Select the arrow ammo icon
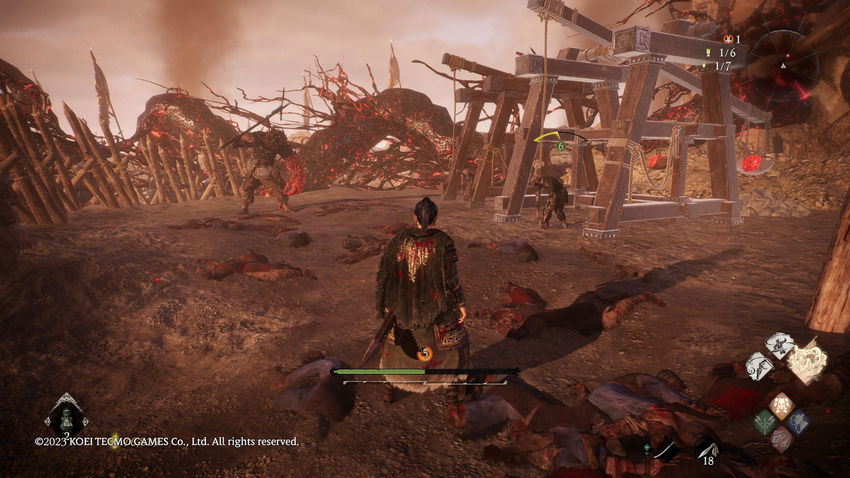The image size is (850, 478). point(707,451)
